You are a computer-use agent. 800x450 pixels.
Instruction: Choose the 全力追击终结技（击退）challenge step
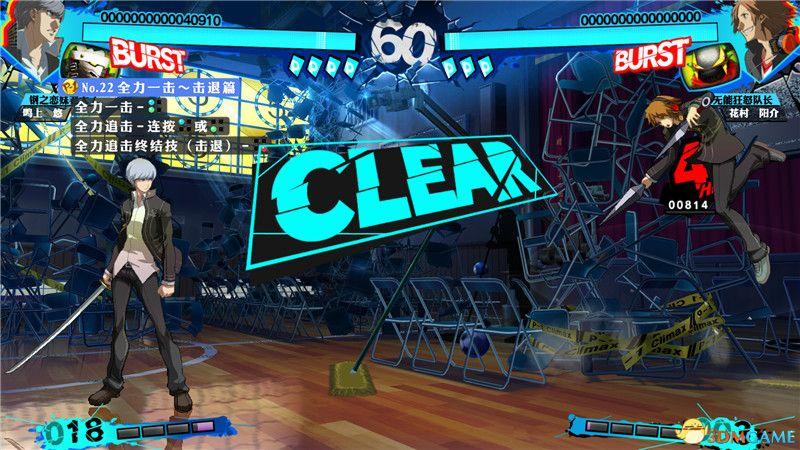coord(160,146)
